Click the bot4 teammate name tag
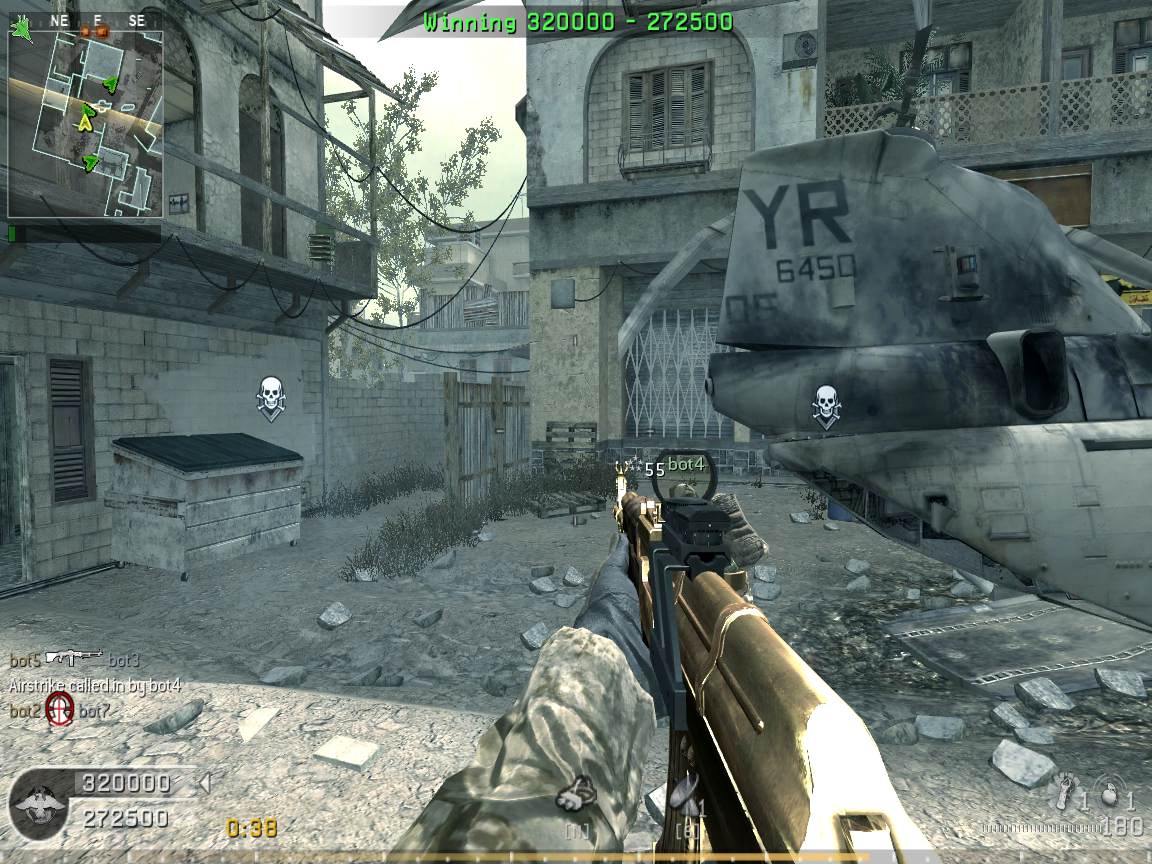The width and height of the screenshot is (1152, 864). coord(686,465)
